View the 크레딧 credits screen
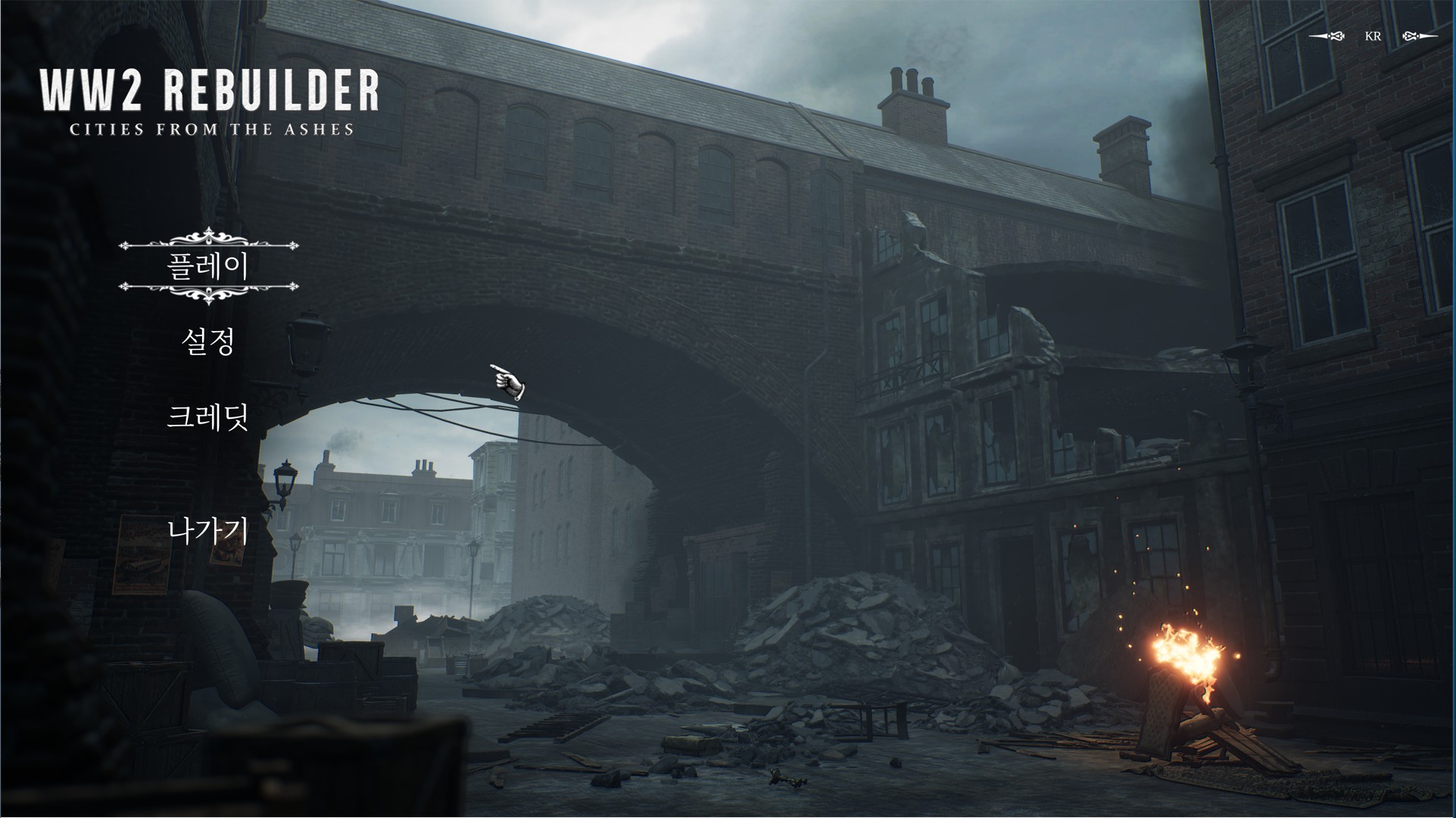This screenshot has width=1456, height=818. [x=208, y=417]
